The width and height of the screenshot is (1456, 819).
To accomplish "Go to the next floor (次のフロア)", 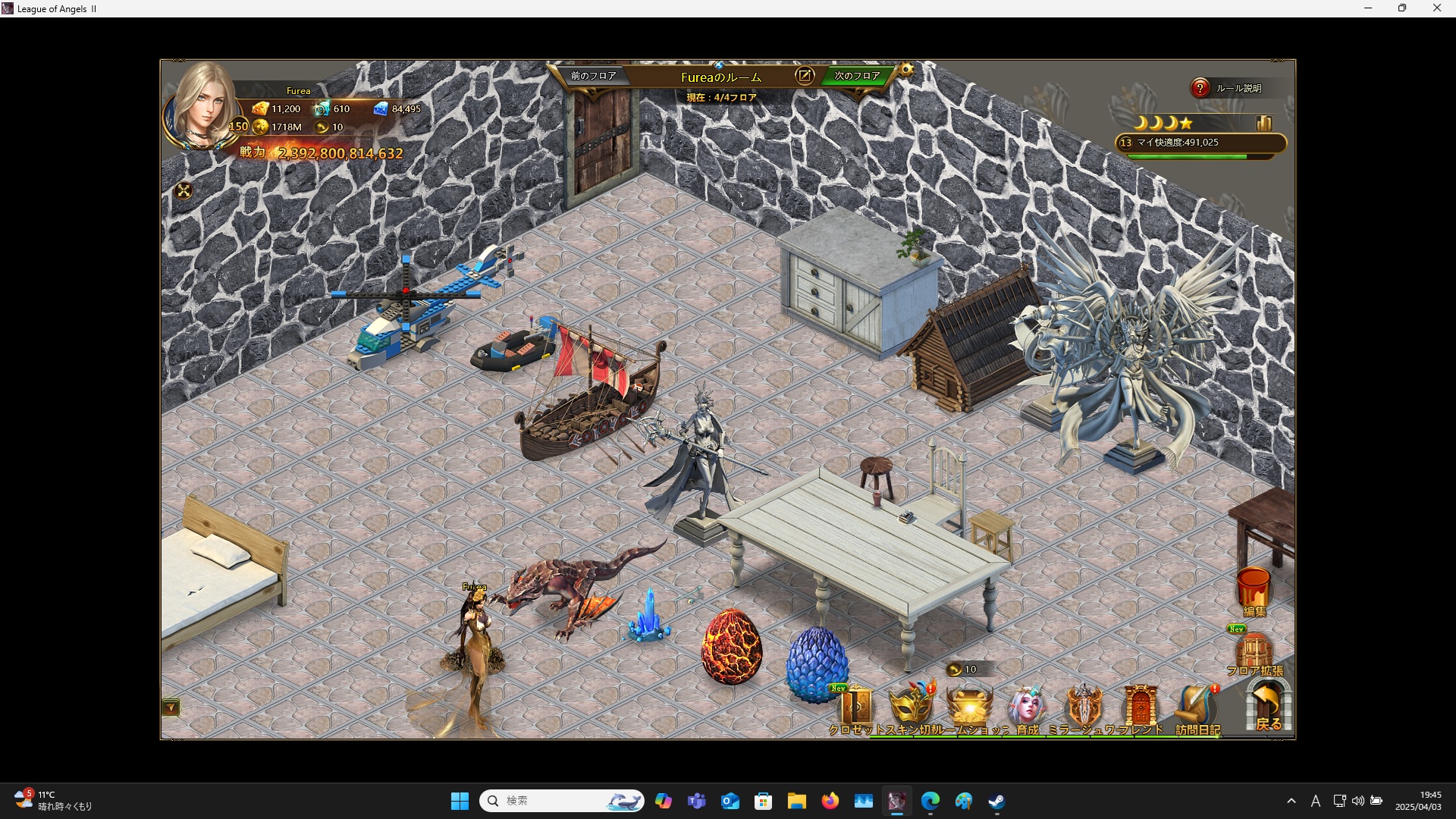I will pyautogui.click(x=857, y=76).
